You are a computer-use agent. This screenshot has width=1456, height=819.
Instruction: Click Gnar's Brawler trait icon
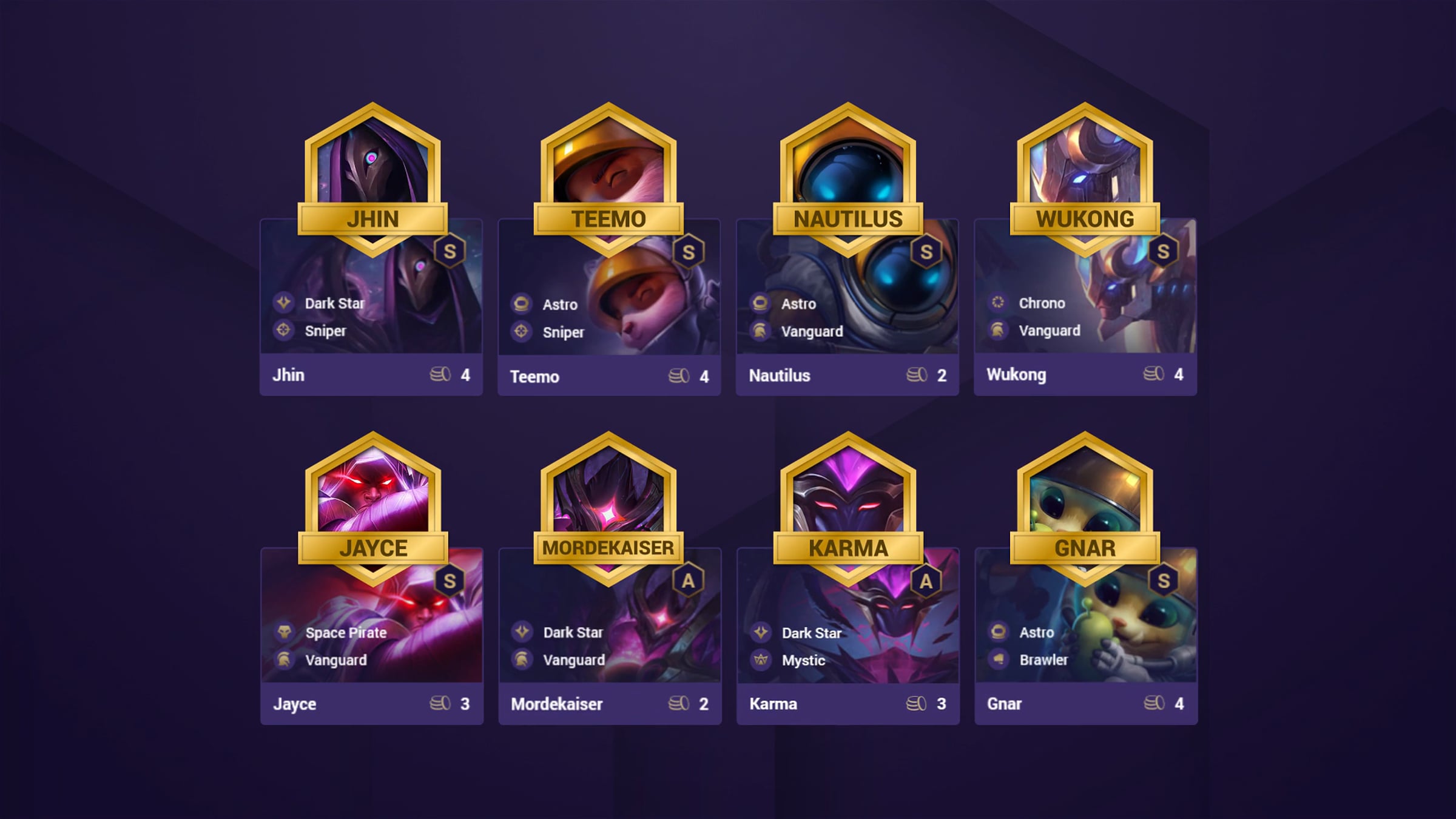coord(998,659)
